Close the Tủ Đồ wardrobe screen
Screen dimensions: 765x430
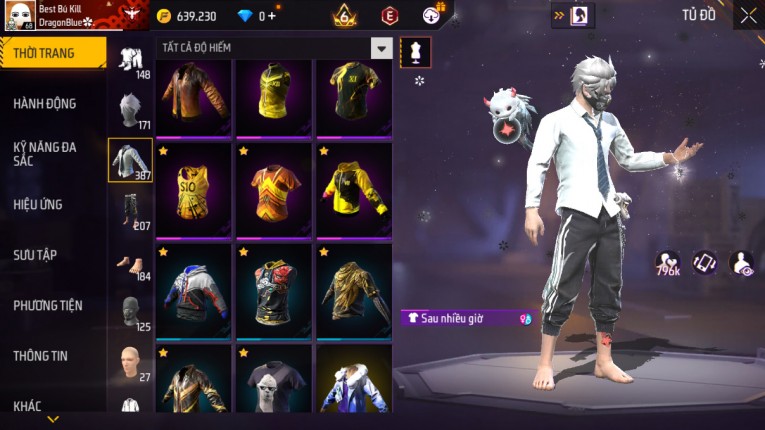click(x=748, y=15)
